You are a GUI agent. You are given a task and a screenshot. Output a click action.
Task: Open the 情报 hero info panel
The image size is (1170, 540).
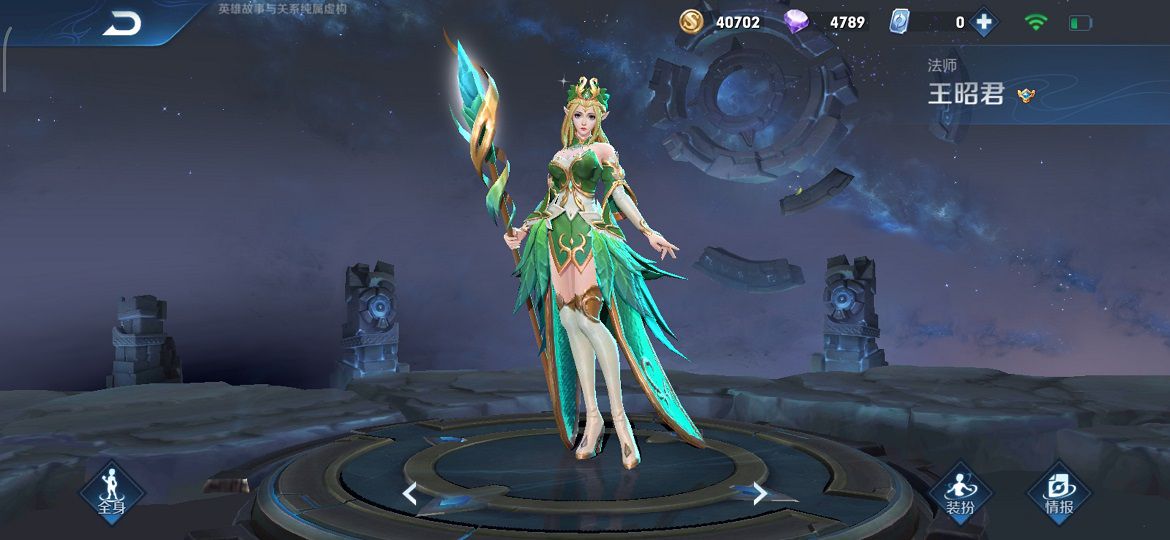(1059, 492)
